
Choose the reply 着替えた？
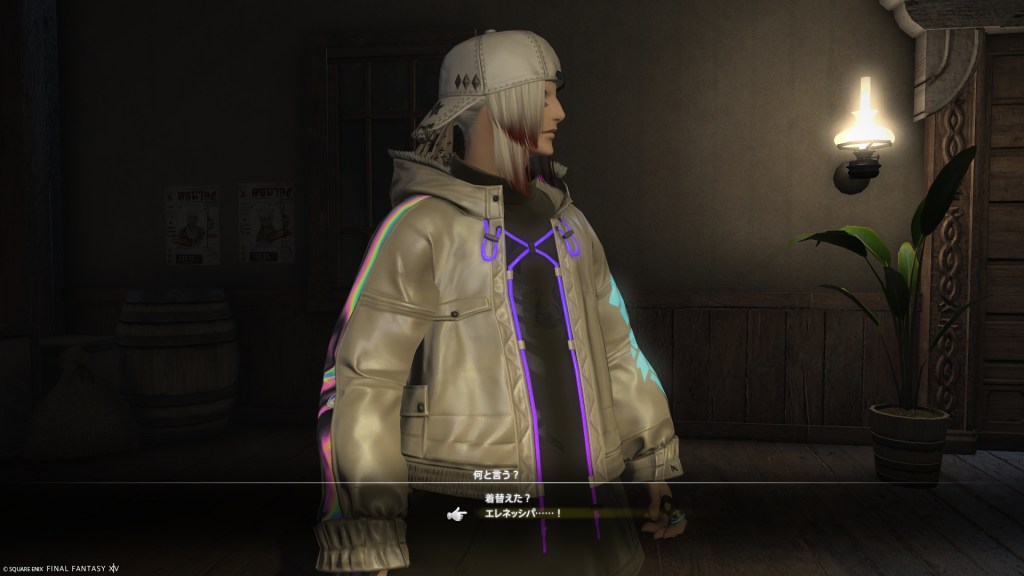[510, 496]
